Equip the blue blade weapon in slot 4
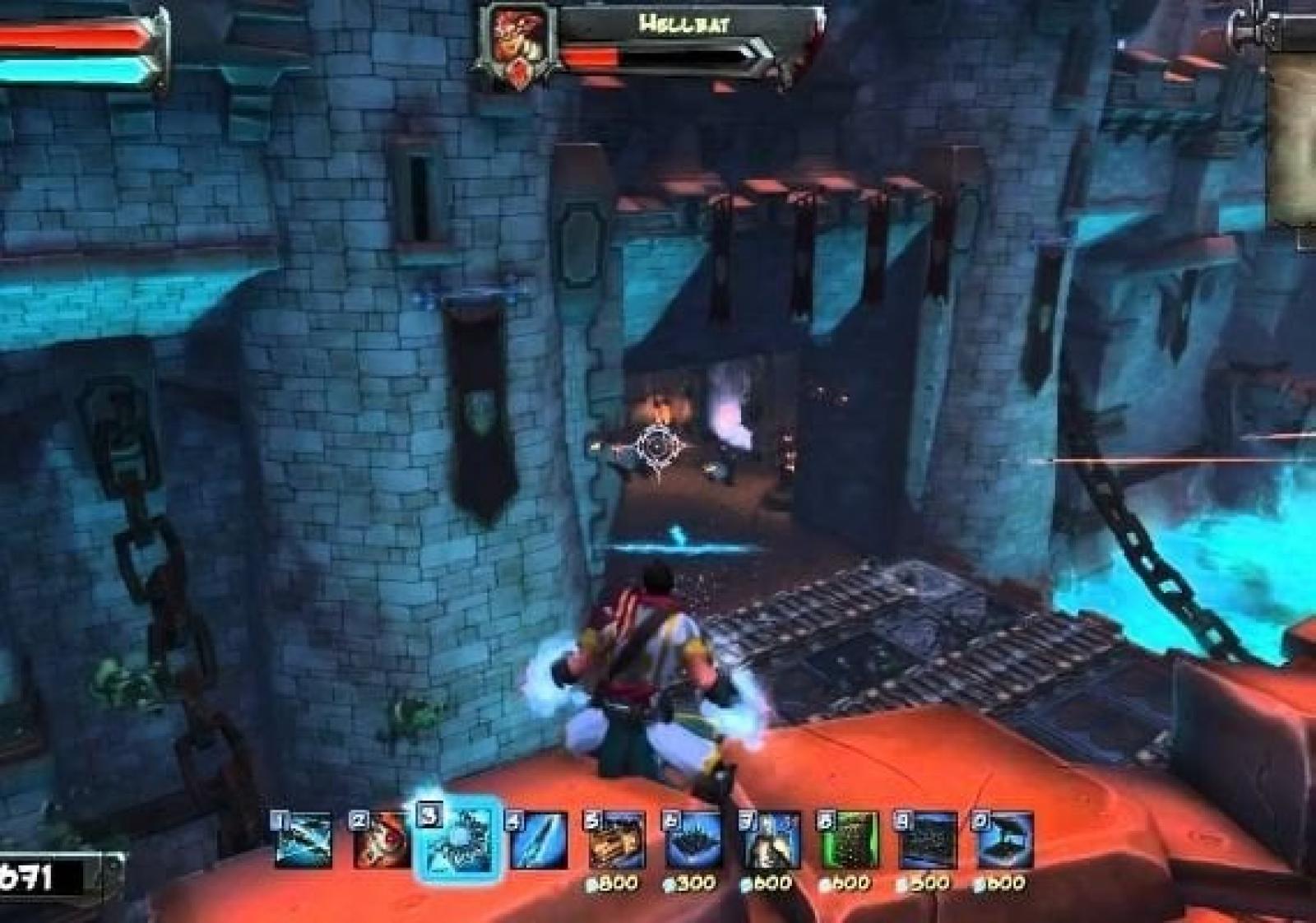1316x923 pixels. (537, 840)
